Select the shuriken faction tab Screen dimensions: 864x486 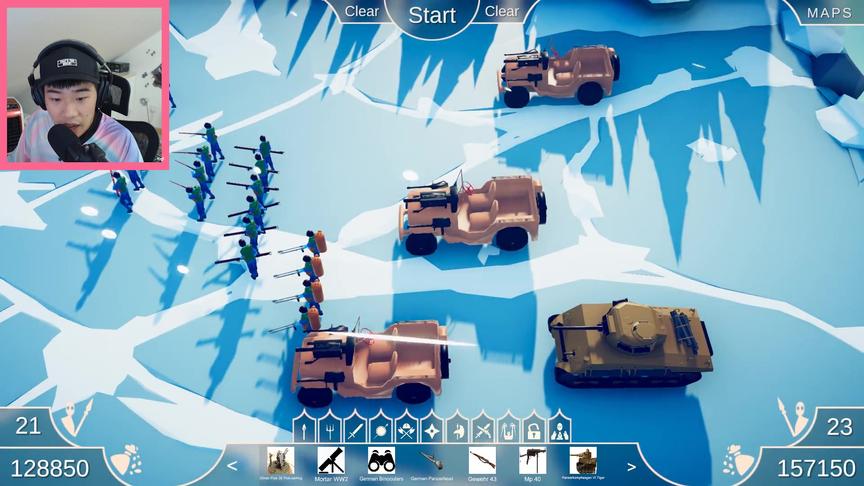(x=432, y=430)
